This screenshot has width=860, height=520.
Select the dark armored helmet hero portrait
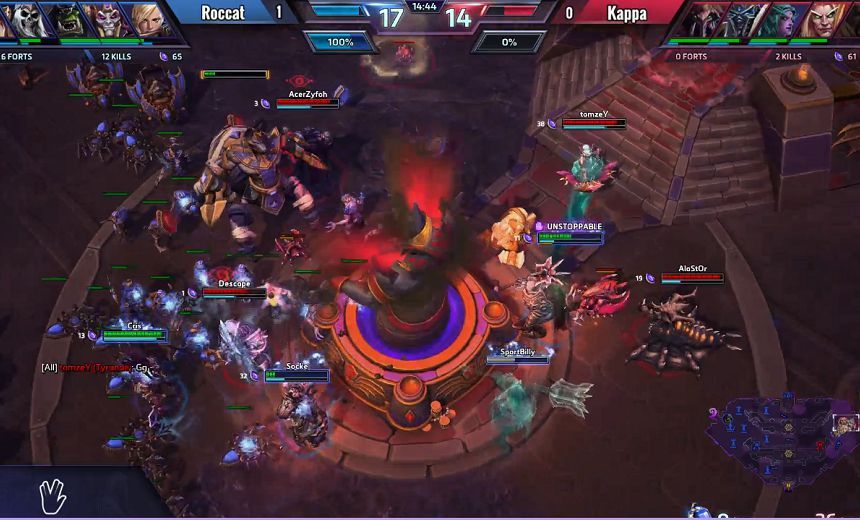pos(746,20)
